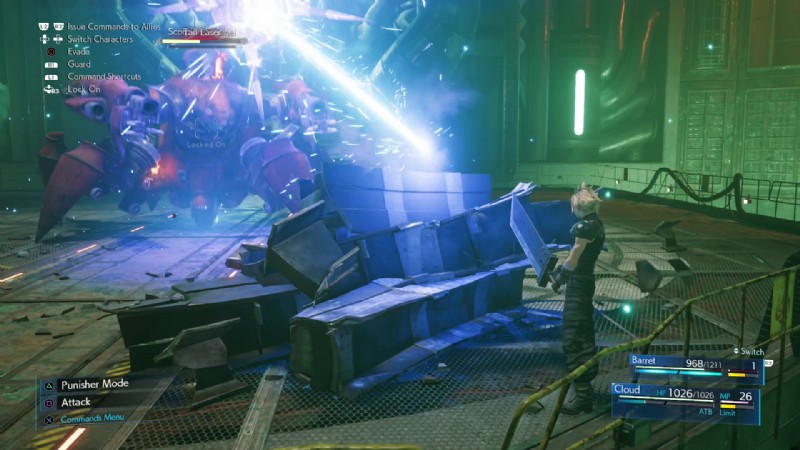Screen dimensions: 800x450
Task: Select the Punisher Mode command
Action: tap(93, 384)
